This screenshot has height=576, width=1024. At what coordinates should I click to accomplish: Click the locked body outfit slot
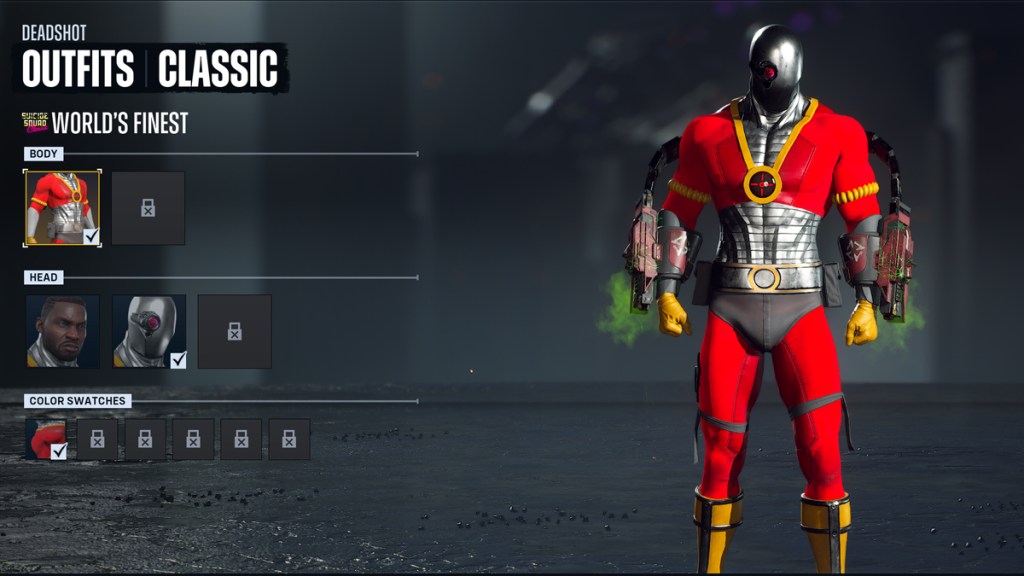tap(148, 208)
